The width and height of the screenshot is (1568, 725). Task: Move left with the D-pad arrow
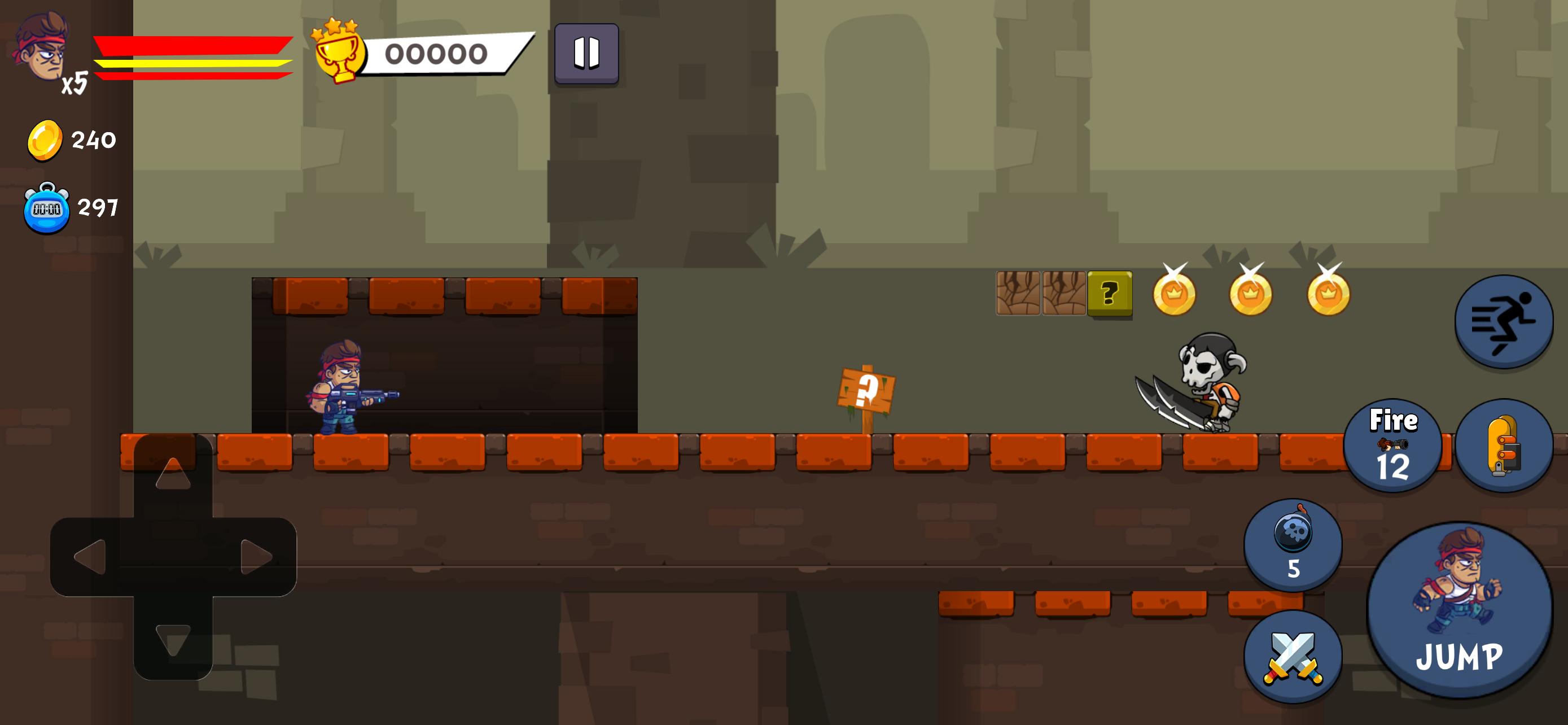(x=90, y=556)
